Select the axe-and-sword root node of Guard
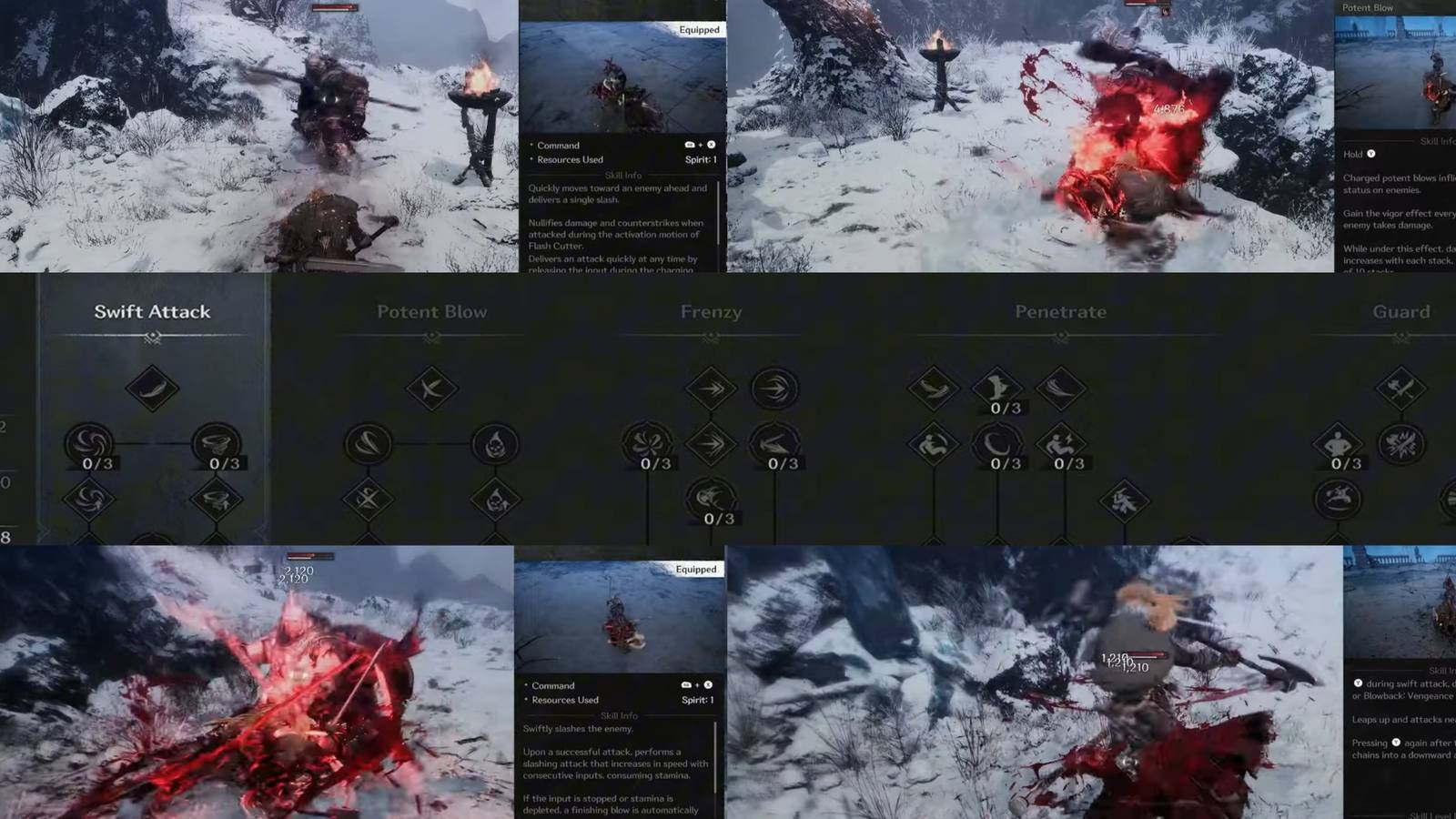 pyautogui.click(x=1401, y=387)
